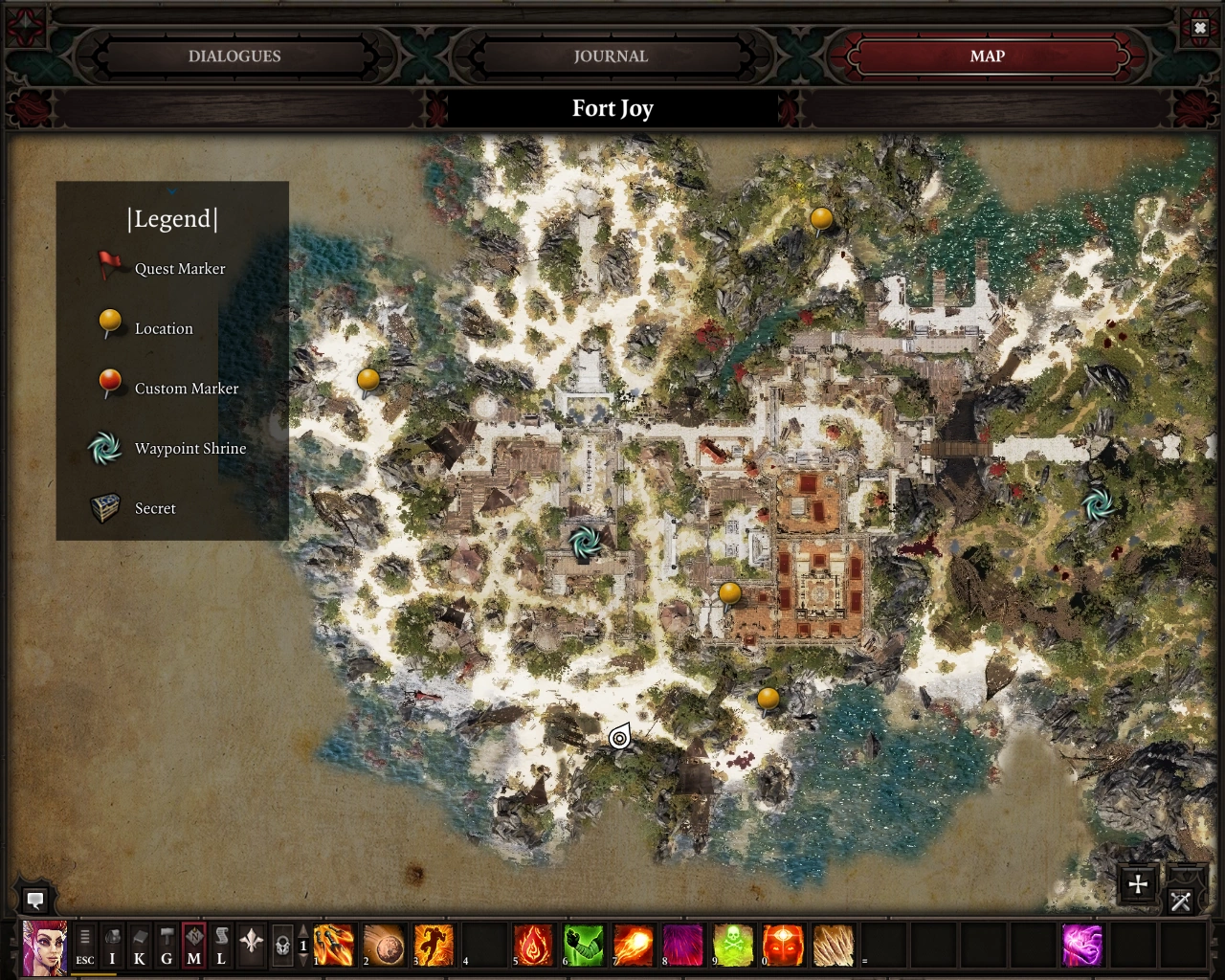Activate the flaming daggers skill

coord(334,946)
